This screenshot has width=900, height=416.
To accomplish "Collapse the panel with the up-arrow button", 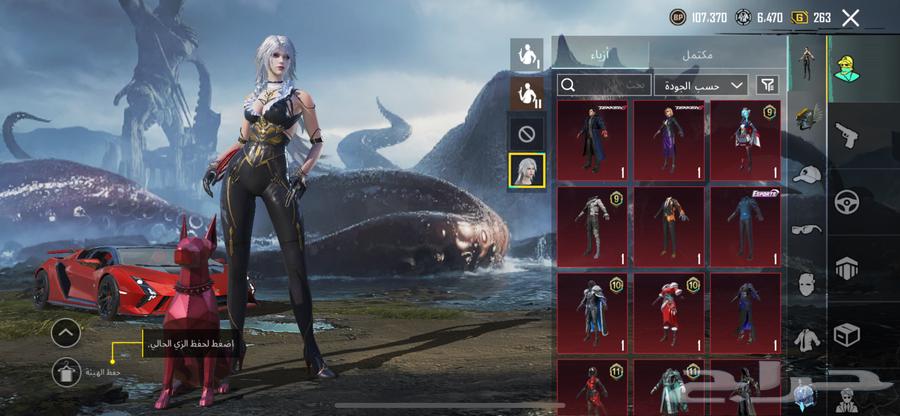I will (x=65, y=333).
